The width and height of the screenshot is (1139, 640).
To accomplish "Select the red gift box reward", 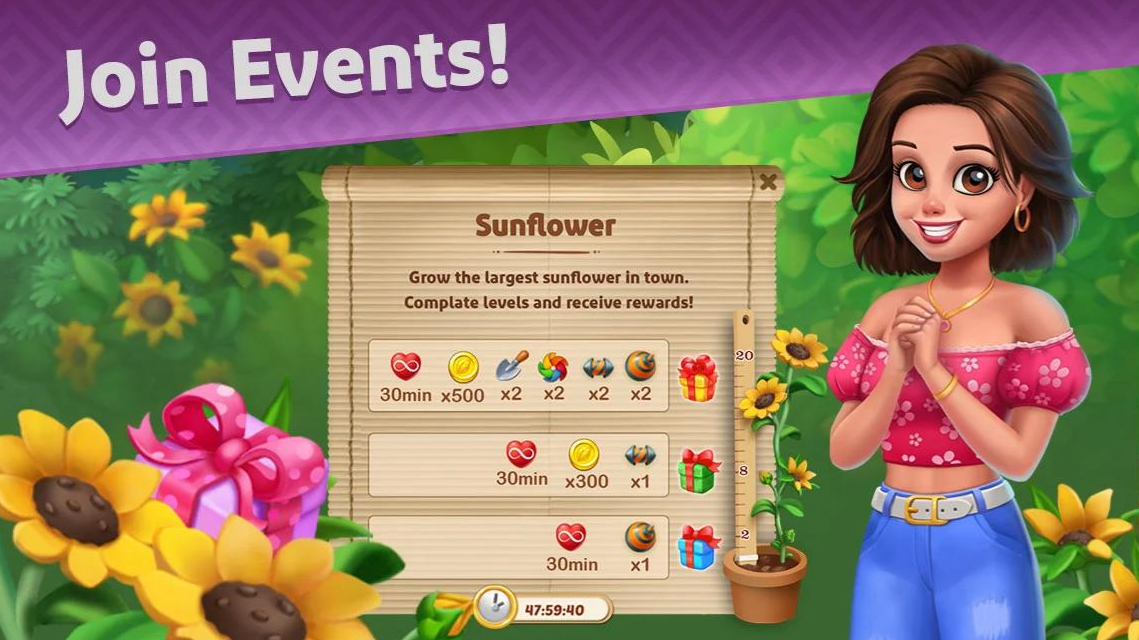I will tap(697, 378).
